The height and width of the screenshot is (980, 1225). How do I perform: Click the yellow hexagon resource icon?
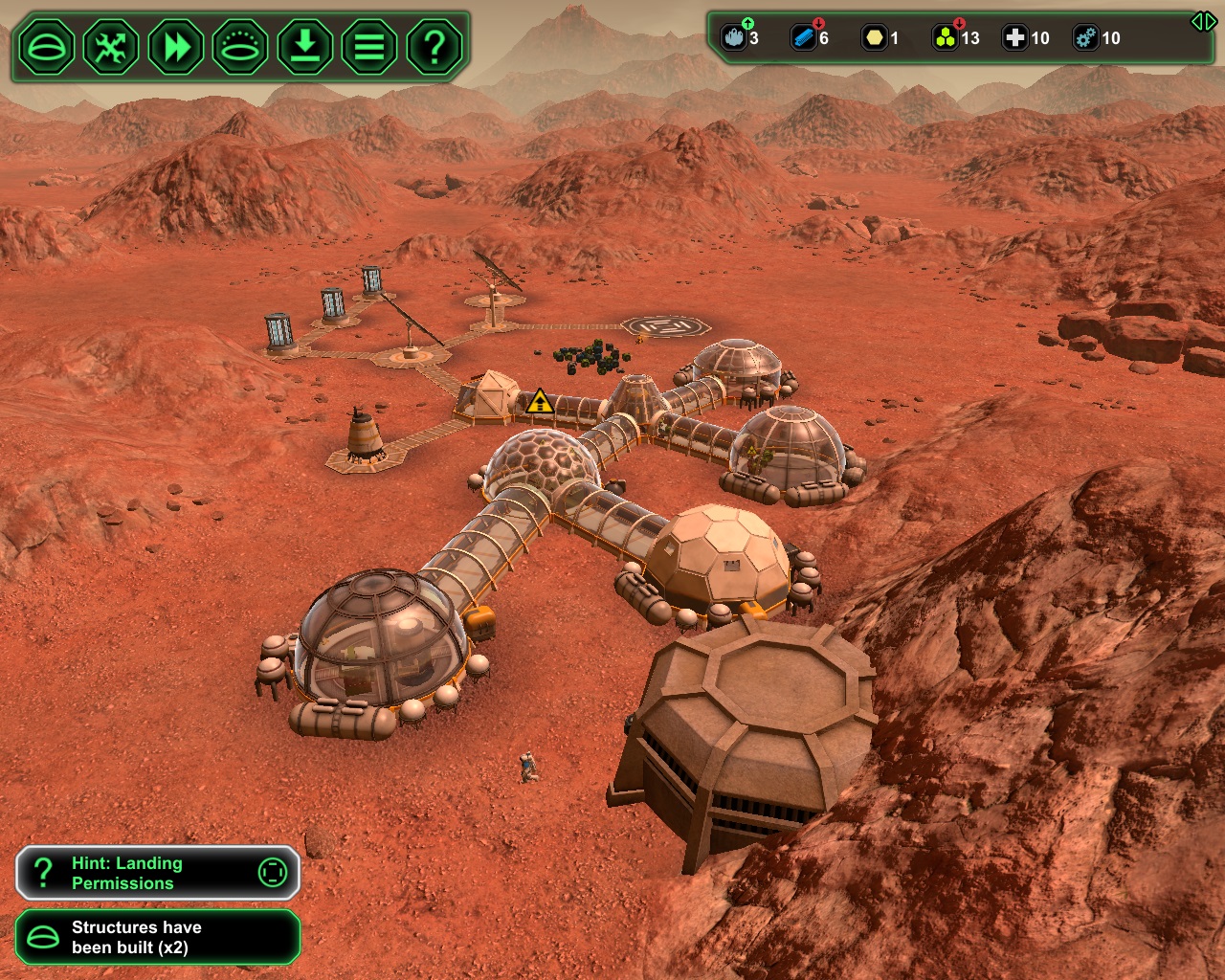tap(874, 38)
